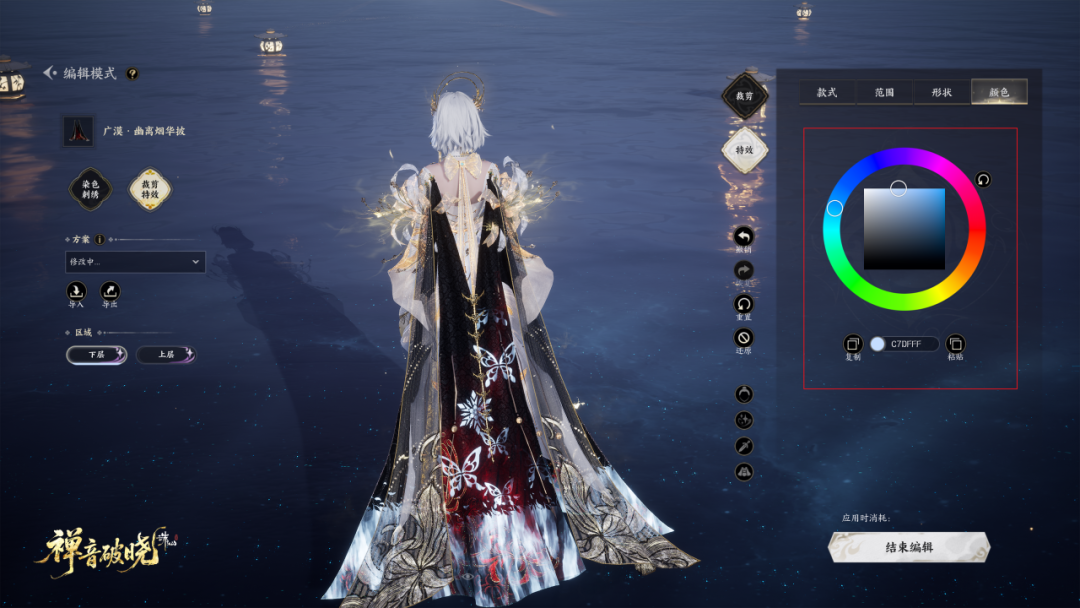Choose the 上层 region
The image size is (1080, 608).
tap(166, 355)
